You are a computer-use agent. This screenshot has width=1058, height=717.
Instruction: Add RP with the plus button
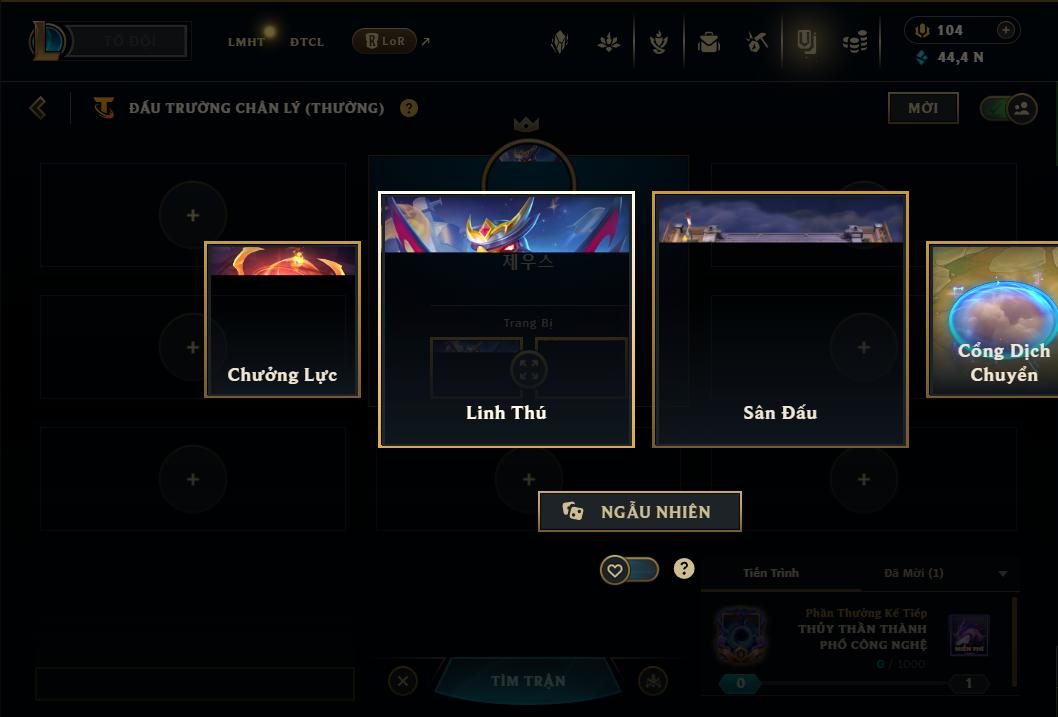click(x=1005, y=30)
